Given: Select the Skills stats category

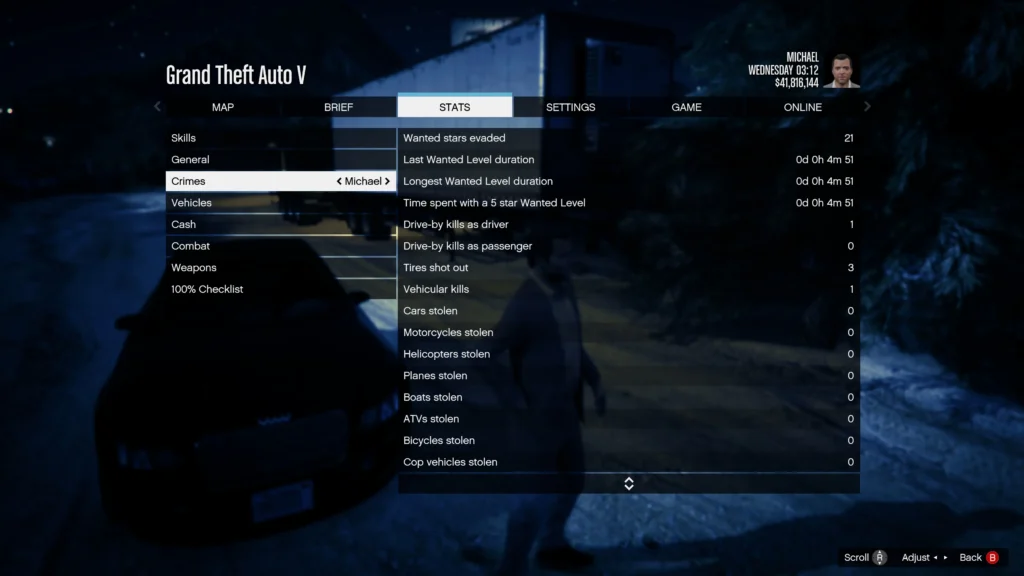Looking at the screenshot, I should coord(281,138).
